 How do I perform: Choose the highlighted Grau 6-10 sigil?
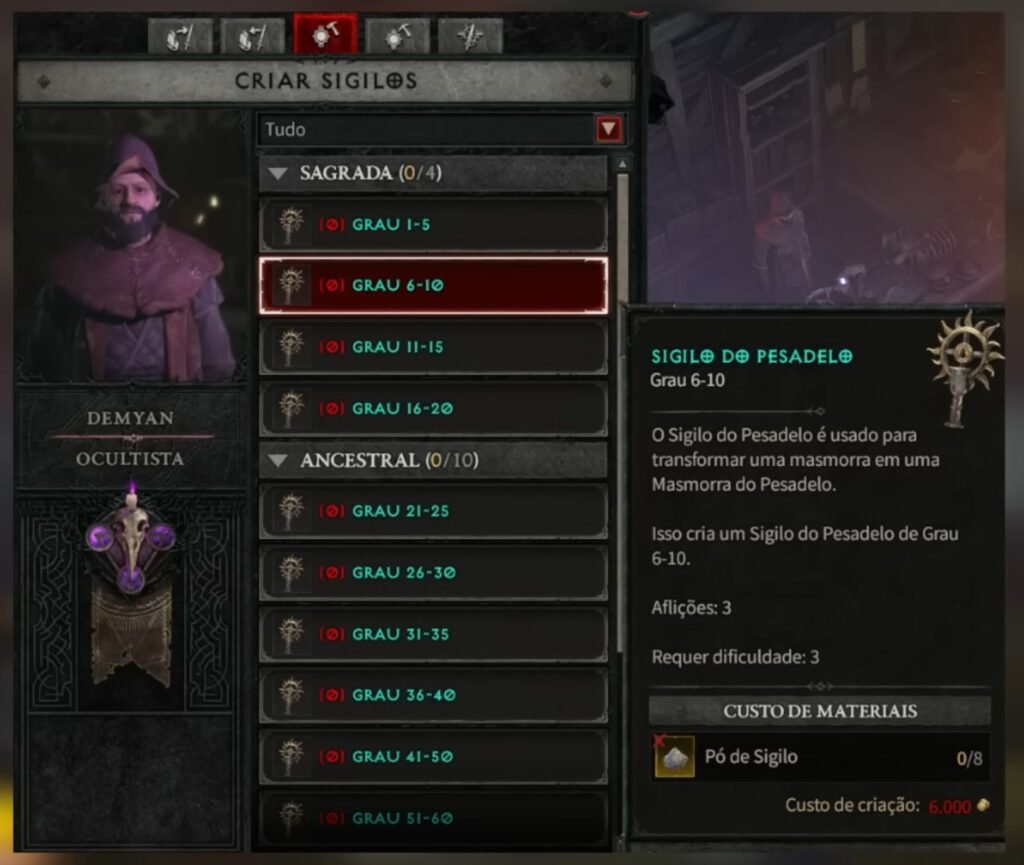tap(433, 286)
